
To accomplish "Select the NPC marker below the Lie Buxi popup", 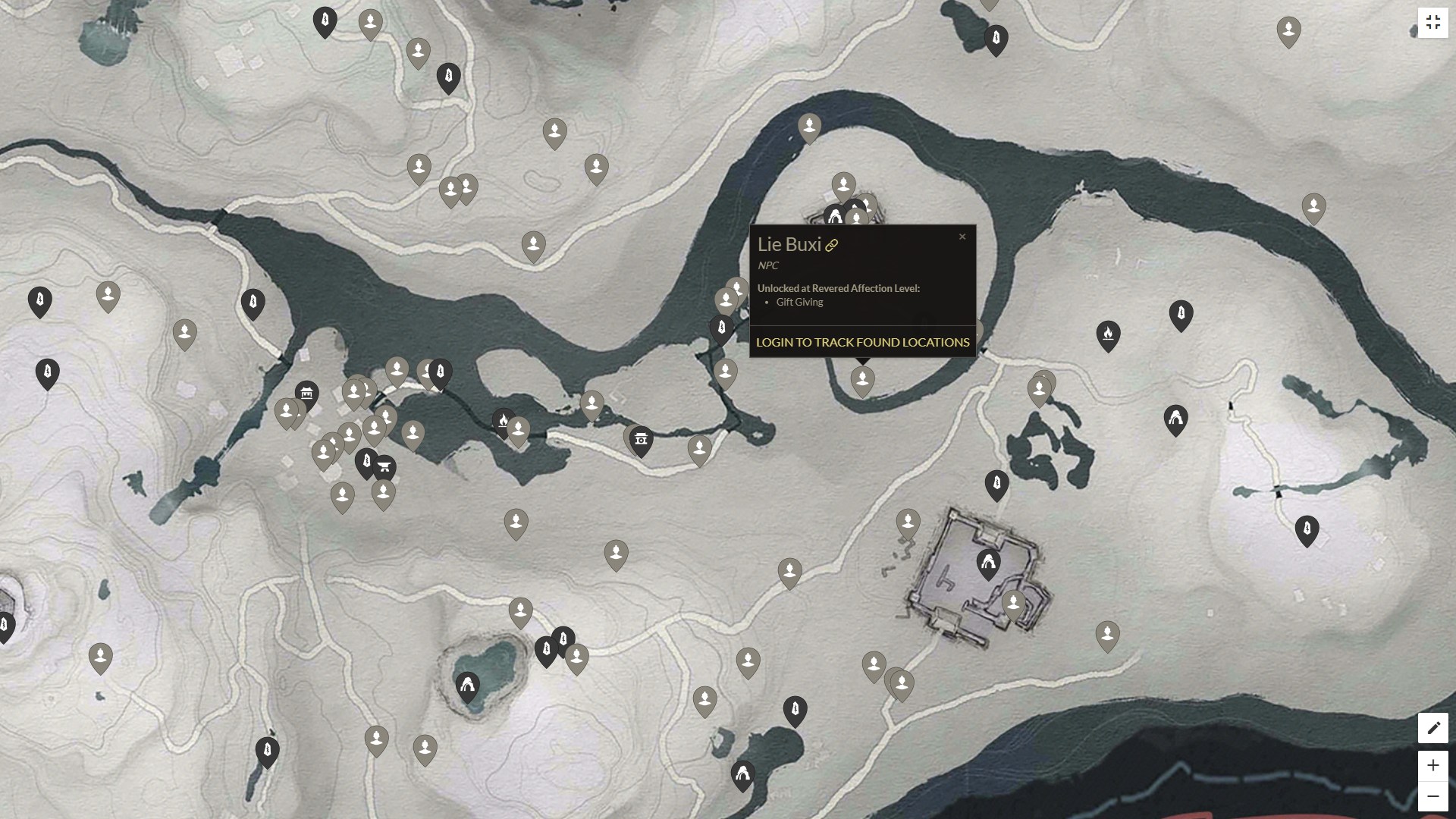I will [862, 379].
